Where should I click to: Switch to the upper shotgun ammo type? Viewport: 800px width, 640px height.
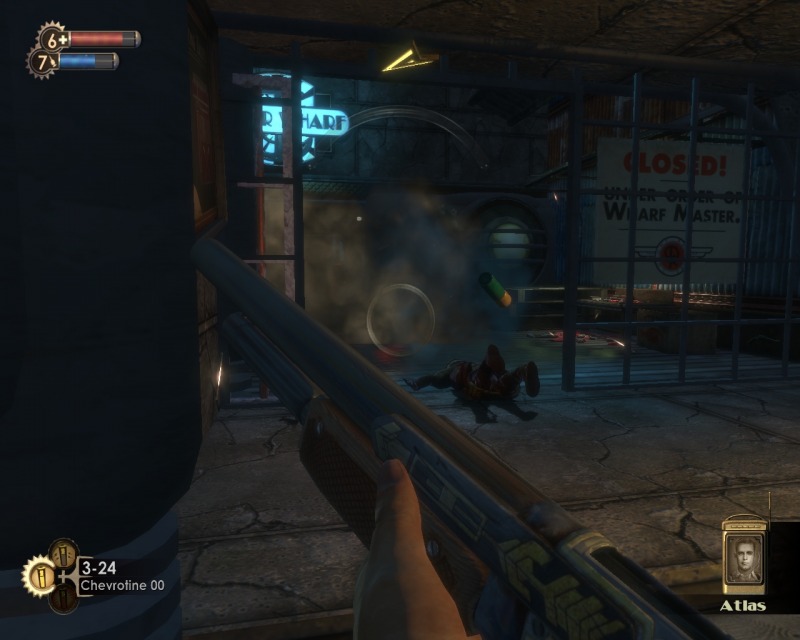click(63, 554)
